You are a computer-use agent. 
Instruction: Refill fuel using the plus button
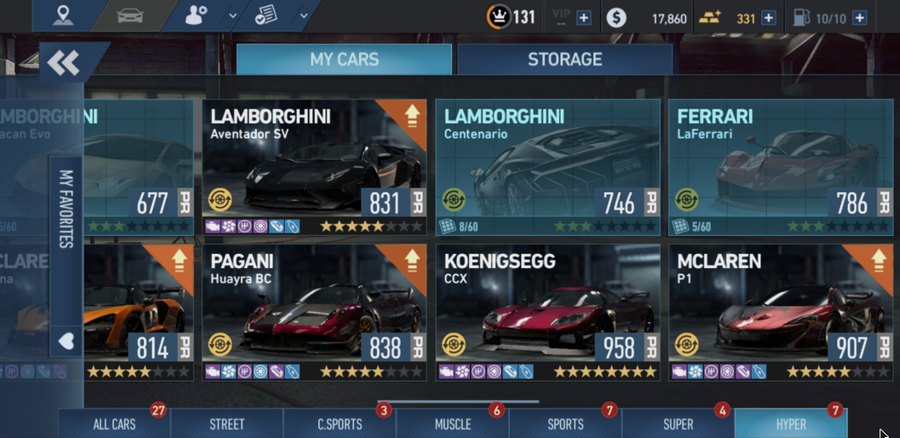point(859,18)
